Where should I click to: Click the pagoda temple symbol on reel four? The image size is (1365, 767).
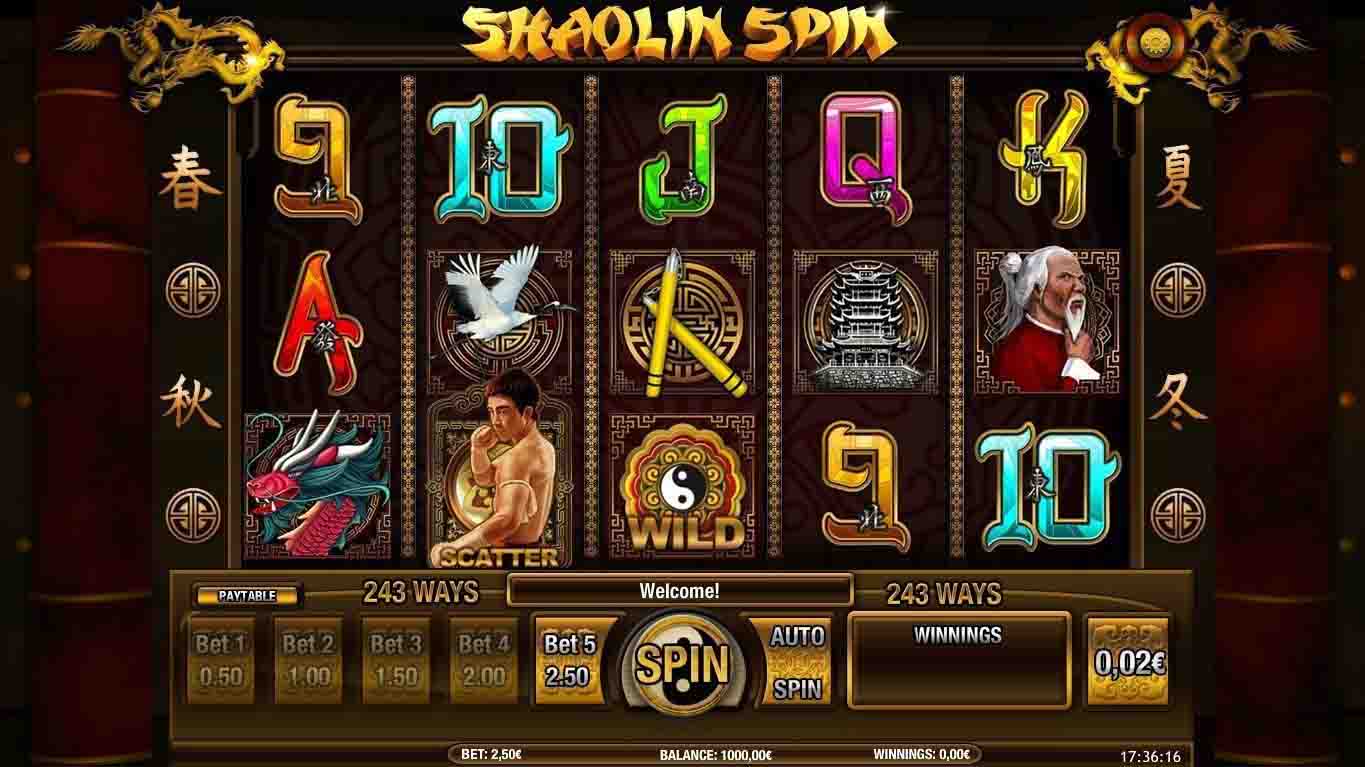coord(860,320)
